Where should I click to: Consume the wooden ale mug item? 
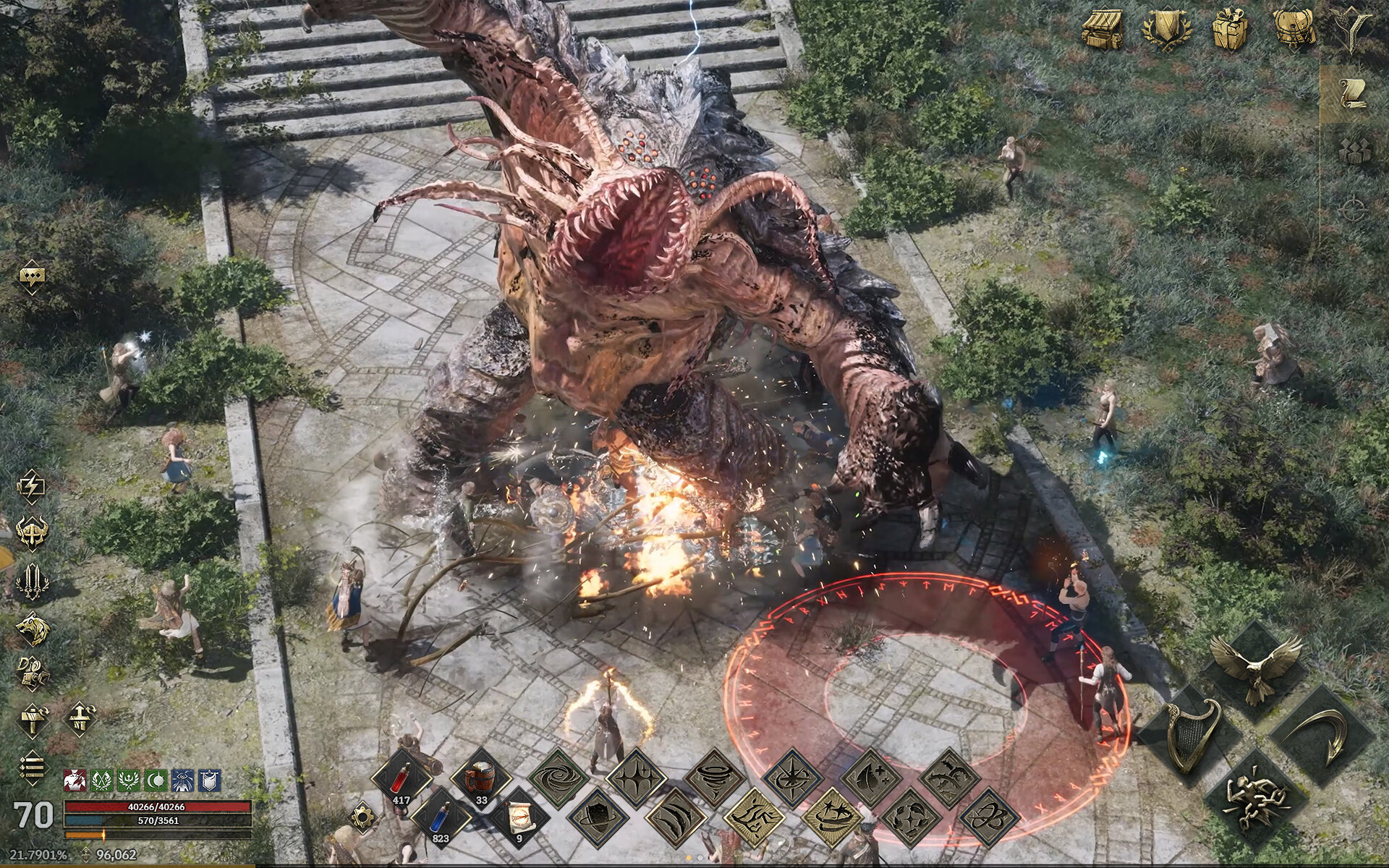(481, 780)
